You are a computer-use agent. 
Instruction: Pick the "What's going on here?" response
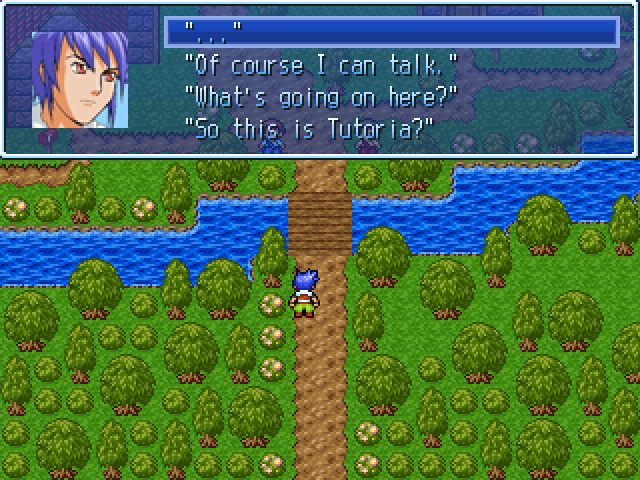tap(321, 97)
